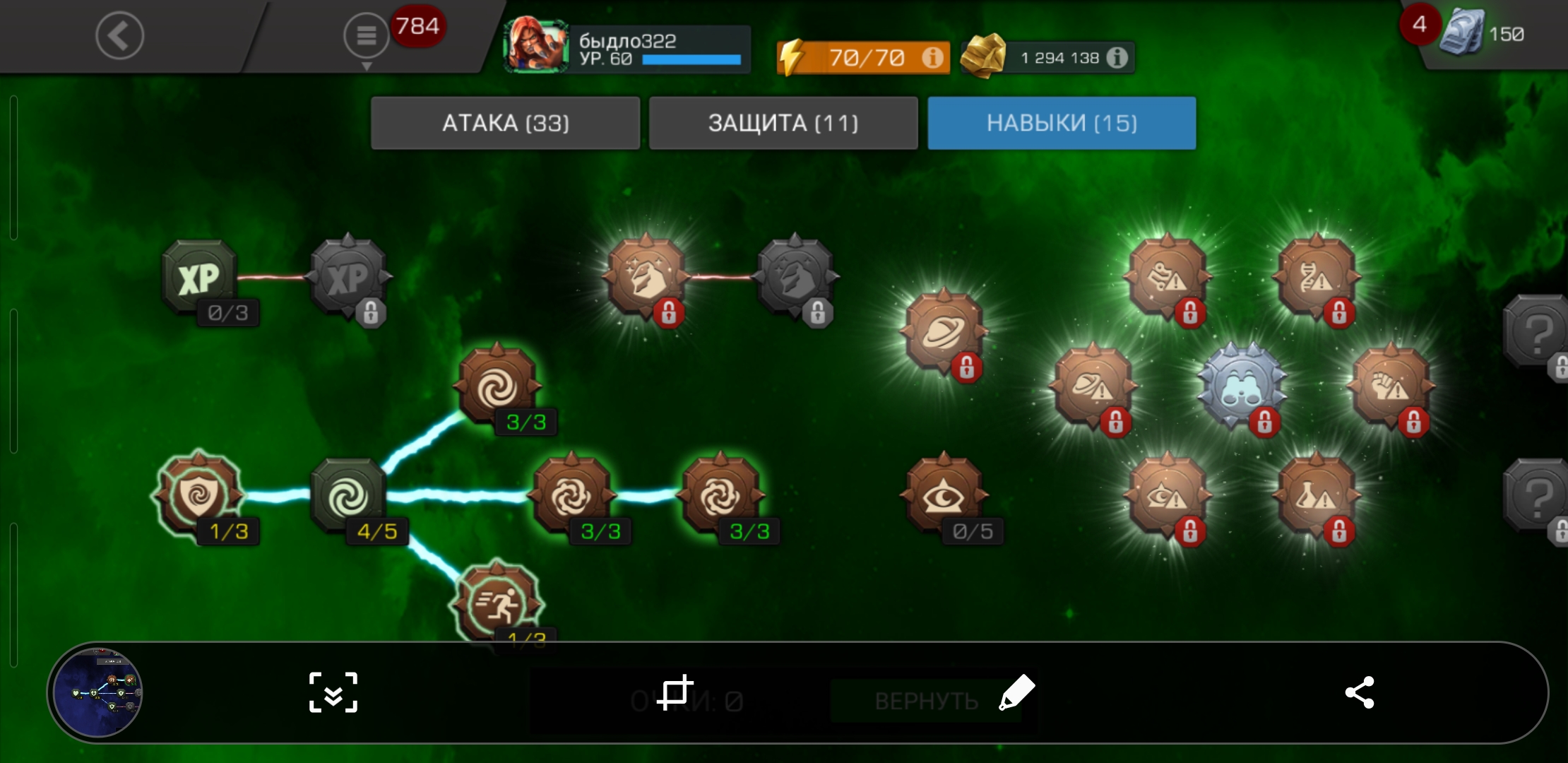Show energy info next to 70/70
Viewport: 1568px width, 763px height.
(x=932, y=57)
